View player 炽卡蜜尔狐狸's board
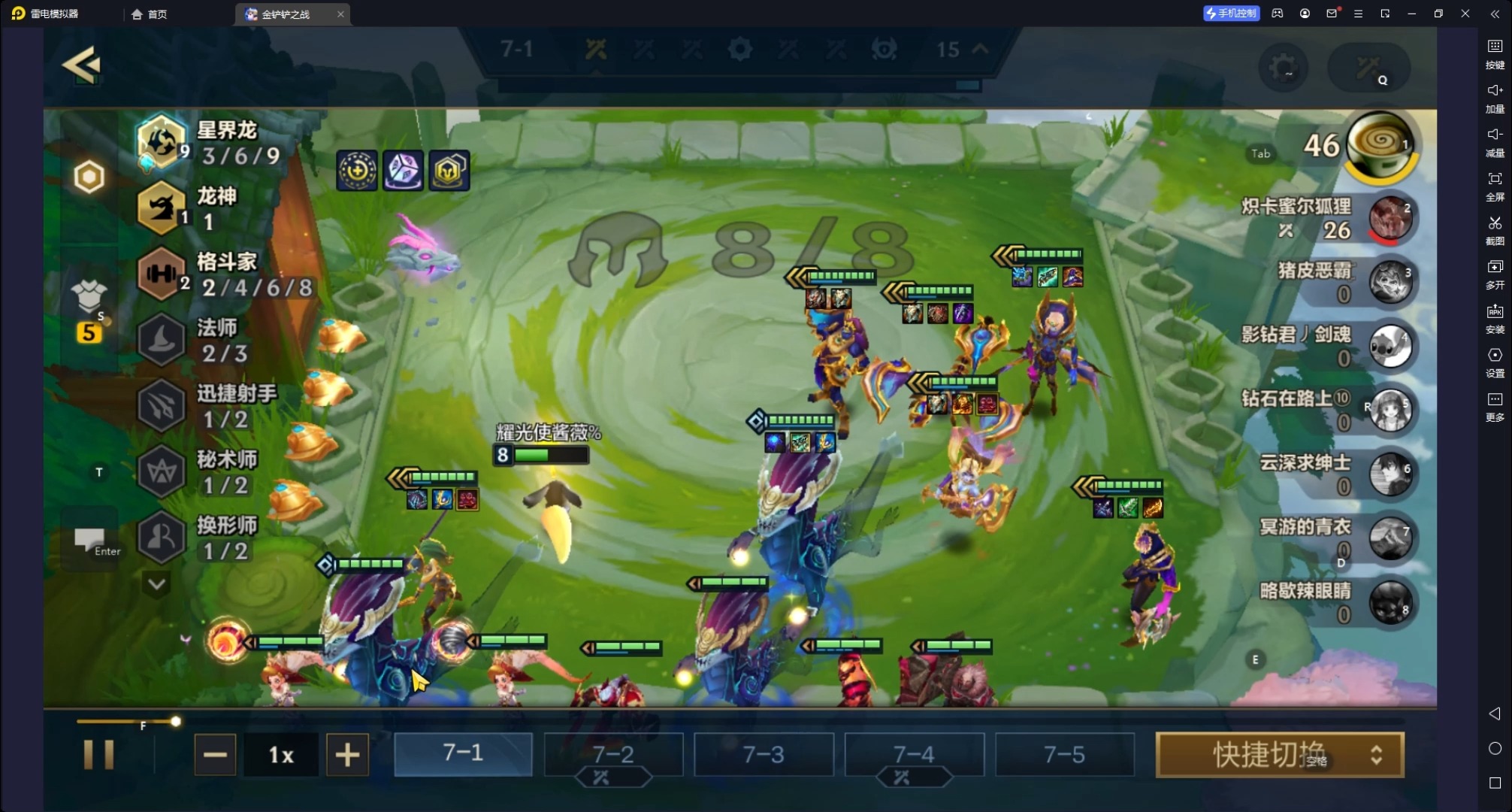The image size is (1512, 812). [1389, 218]
